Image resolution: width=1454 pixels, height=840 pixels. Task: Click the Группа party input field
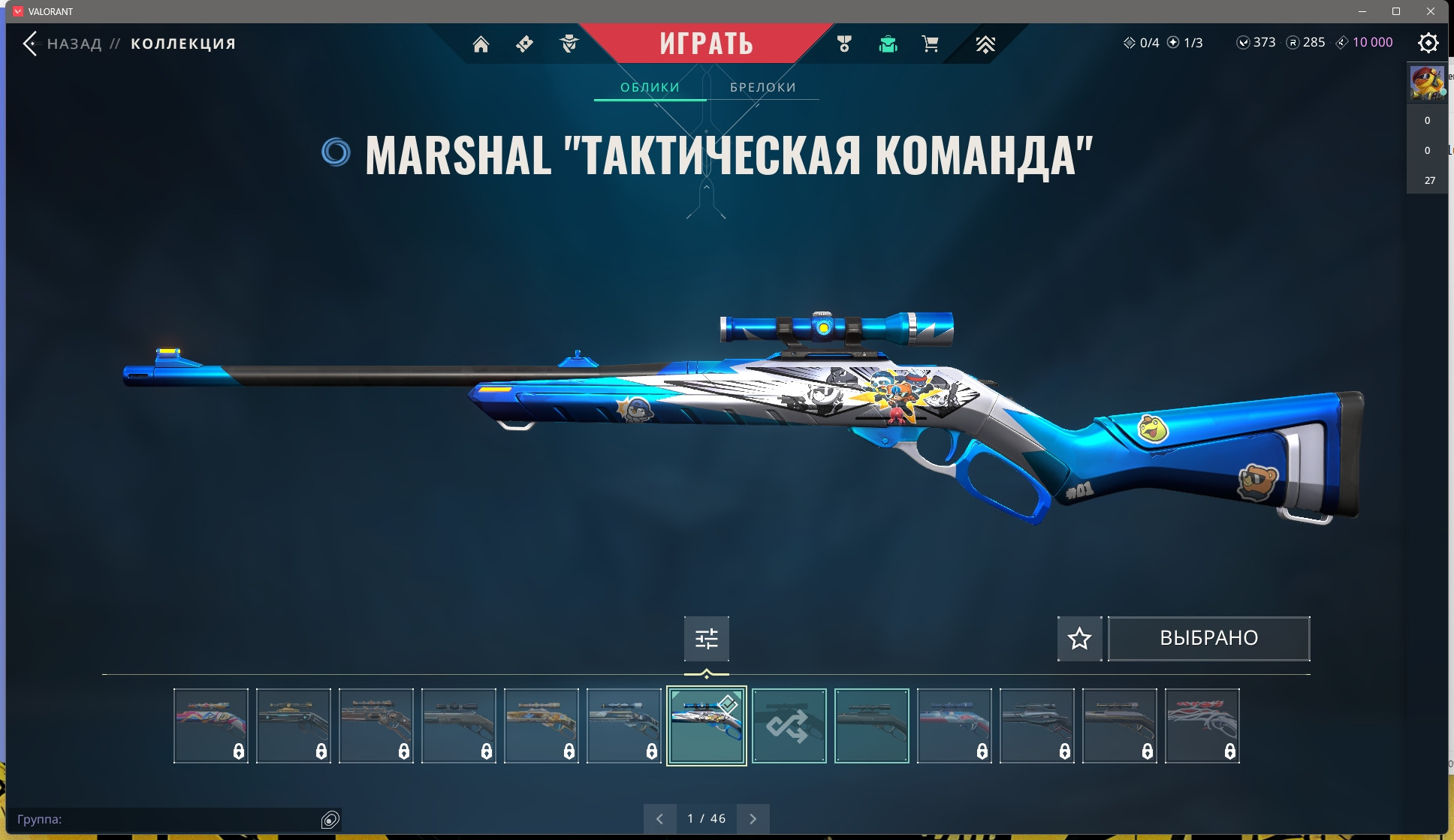point(165,819)
